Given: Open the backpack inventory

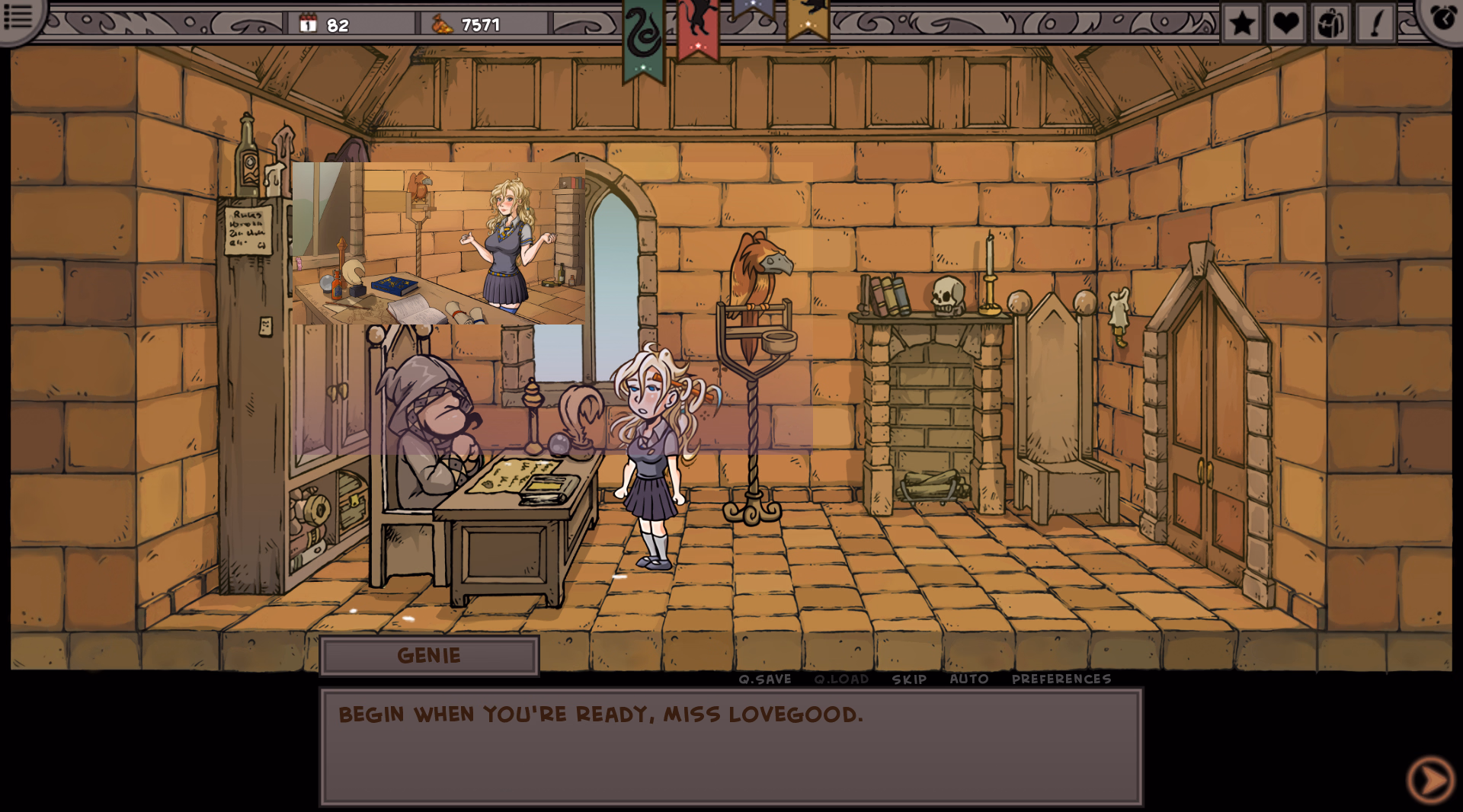Looking at the screenshot, I should 1330,23.
